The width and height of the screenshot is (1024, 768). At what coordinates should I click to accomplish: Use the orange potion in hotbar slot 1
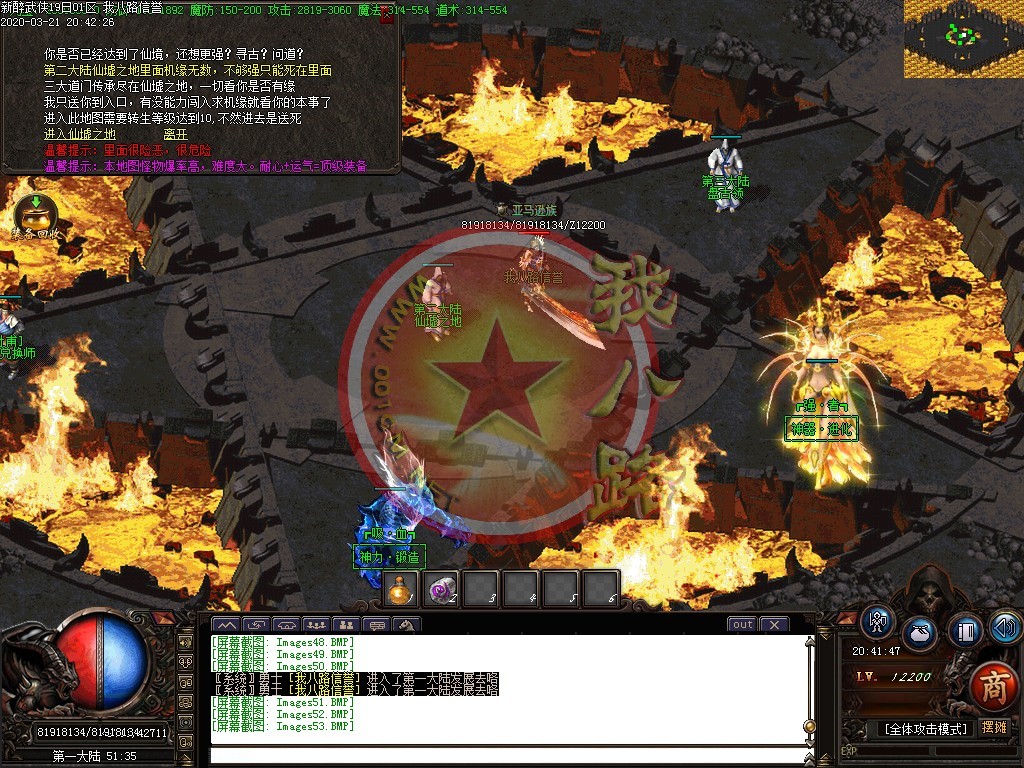click(402, 590)
